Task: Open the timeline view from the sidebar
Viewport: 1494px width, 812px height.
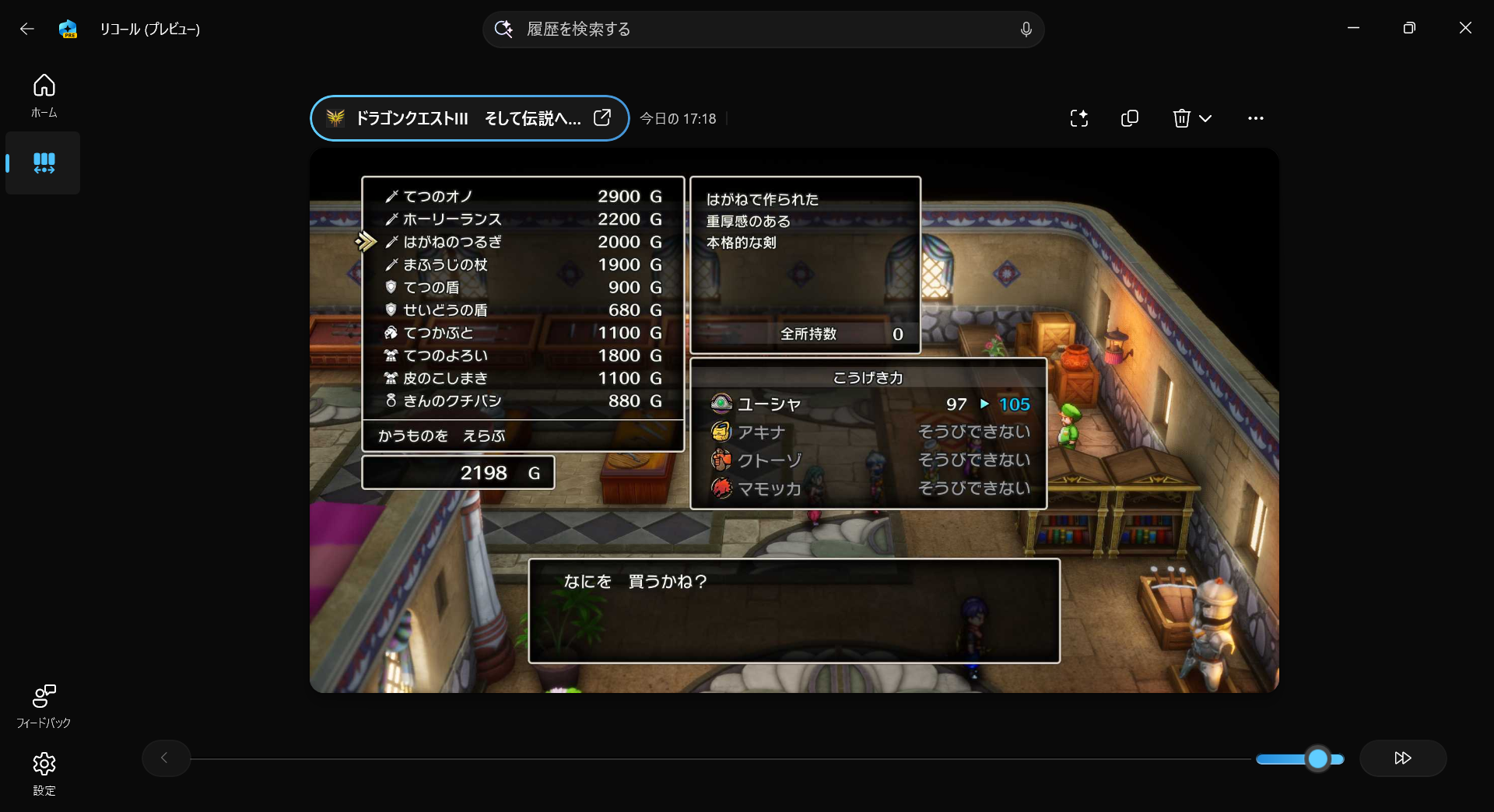Action: (44, 163)
